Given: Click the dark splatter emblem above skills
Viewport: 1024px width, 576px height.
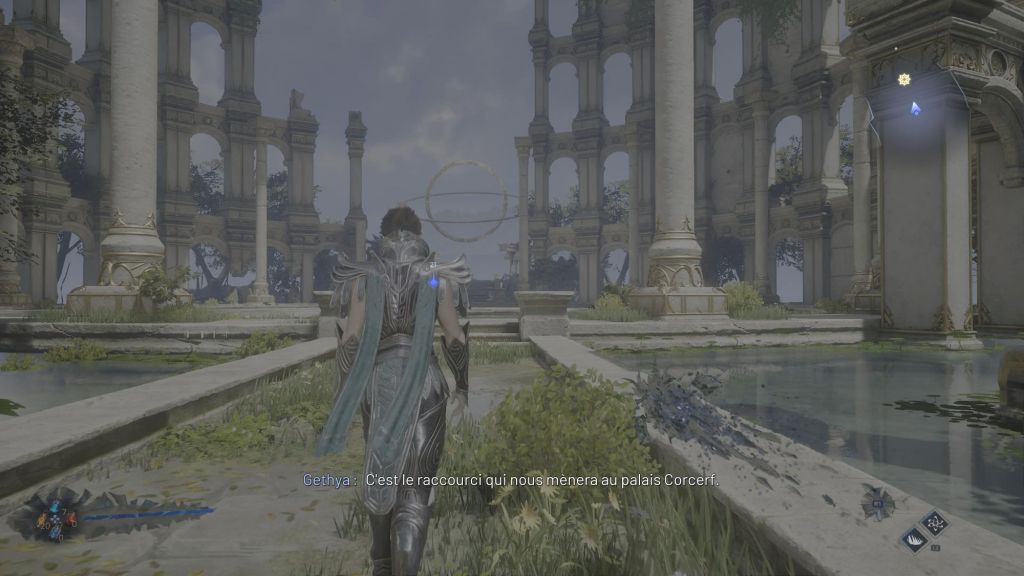Looking at the screenshot, I should [x=878, y=501].
